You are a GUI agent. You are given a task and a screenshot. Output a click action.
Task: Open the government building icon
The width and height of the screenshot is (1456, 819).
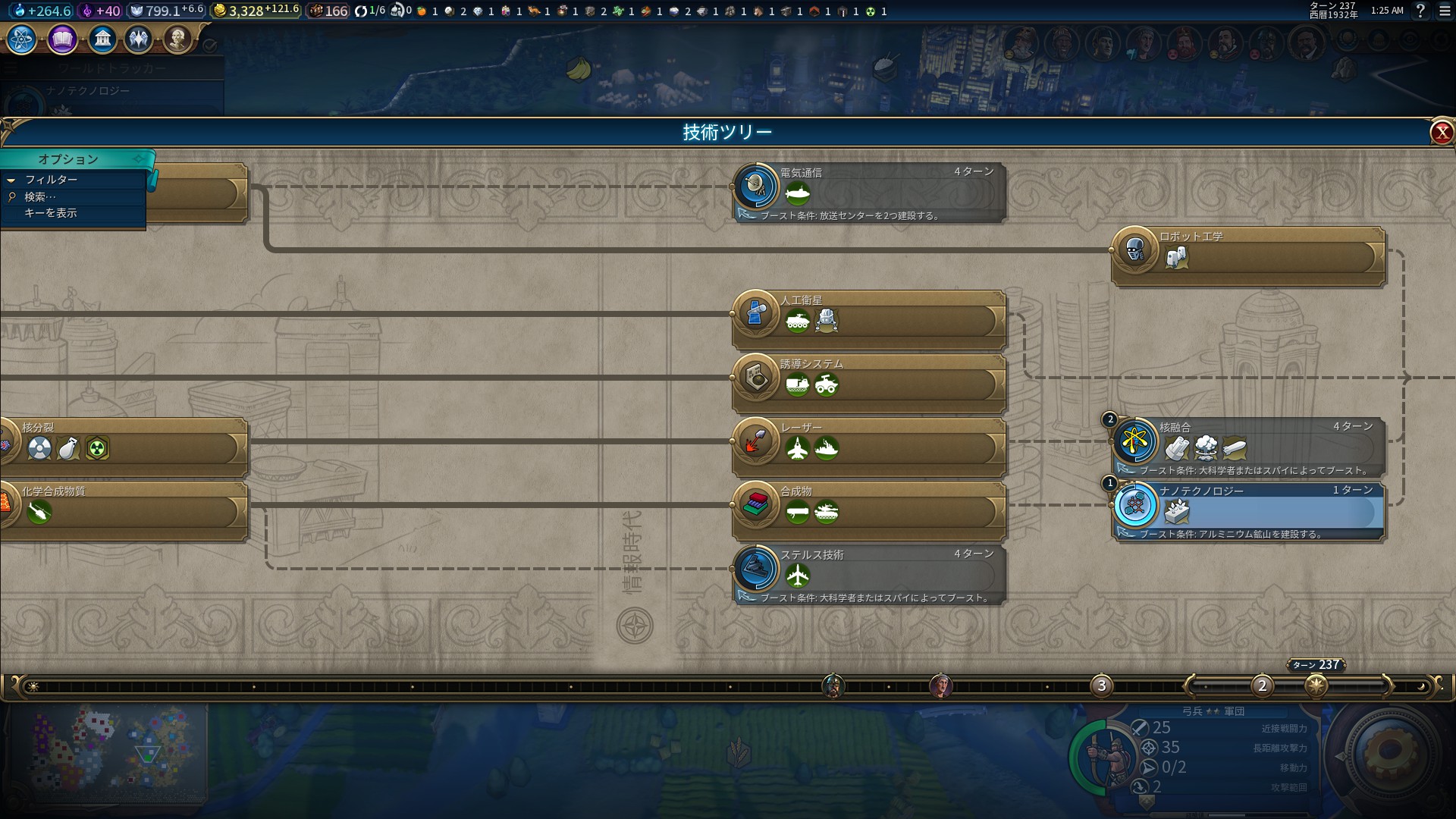click(102, 39)
